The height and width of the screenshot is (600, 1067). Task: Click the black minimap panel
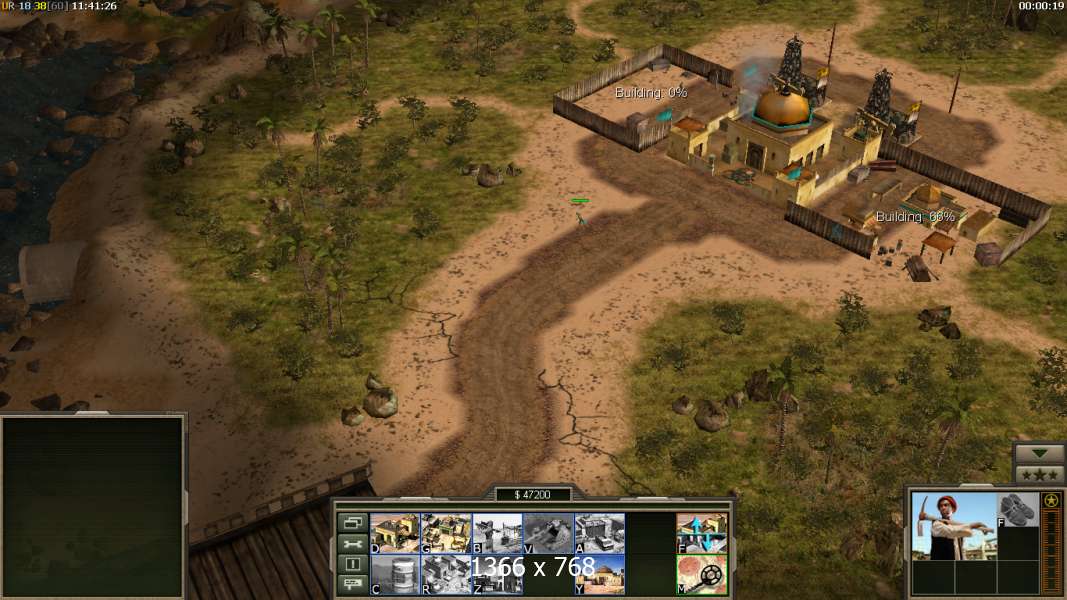point(93,507)
